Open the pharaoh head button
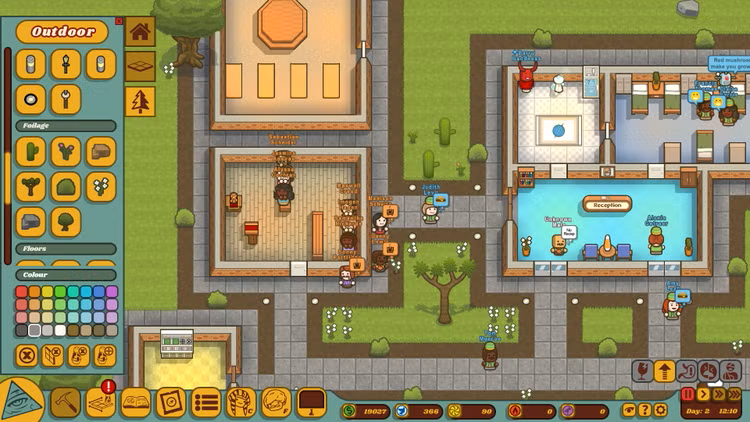The width and height of the screenshot is (750, 422). pyautogui.click(x=241, y=402)
